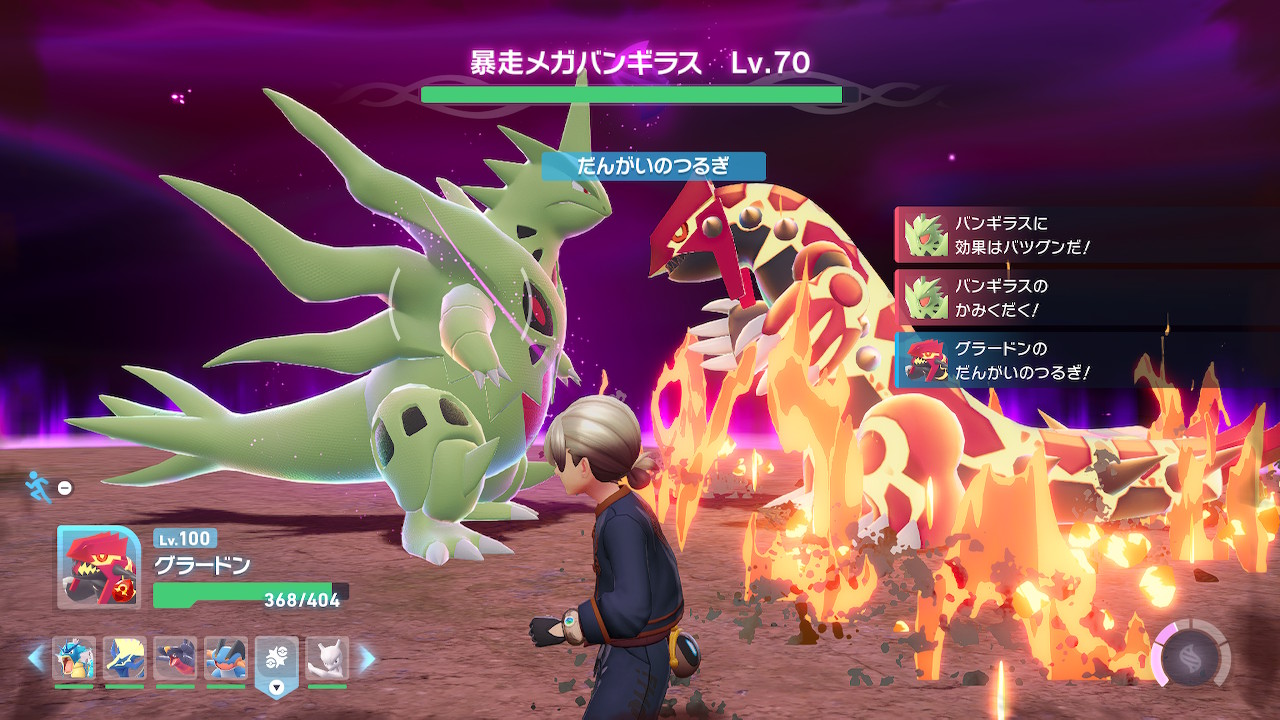
Task: Click the blue running figure flee icon
Action: (x=38, y=486)
